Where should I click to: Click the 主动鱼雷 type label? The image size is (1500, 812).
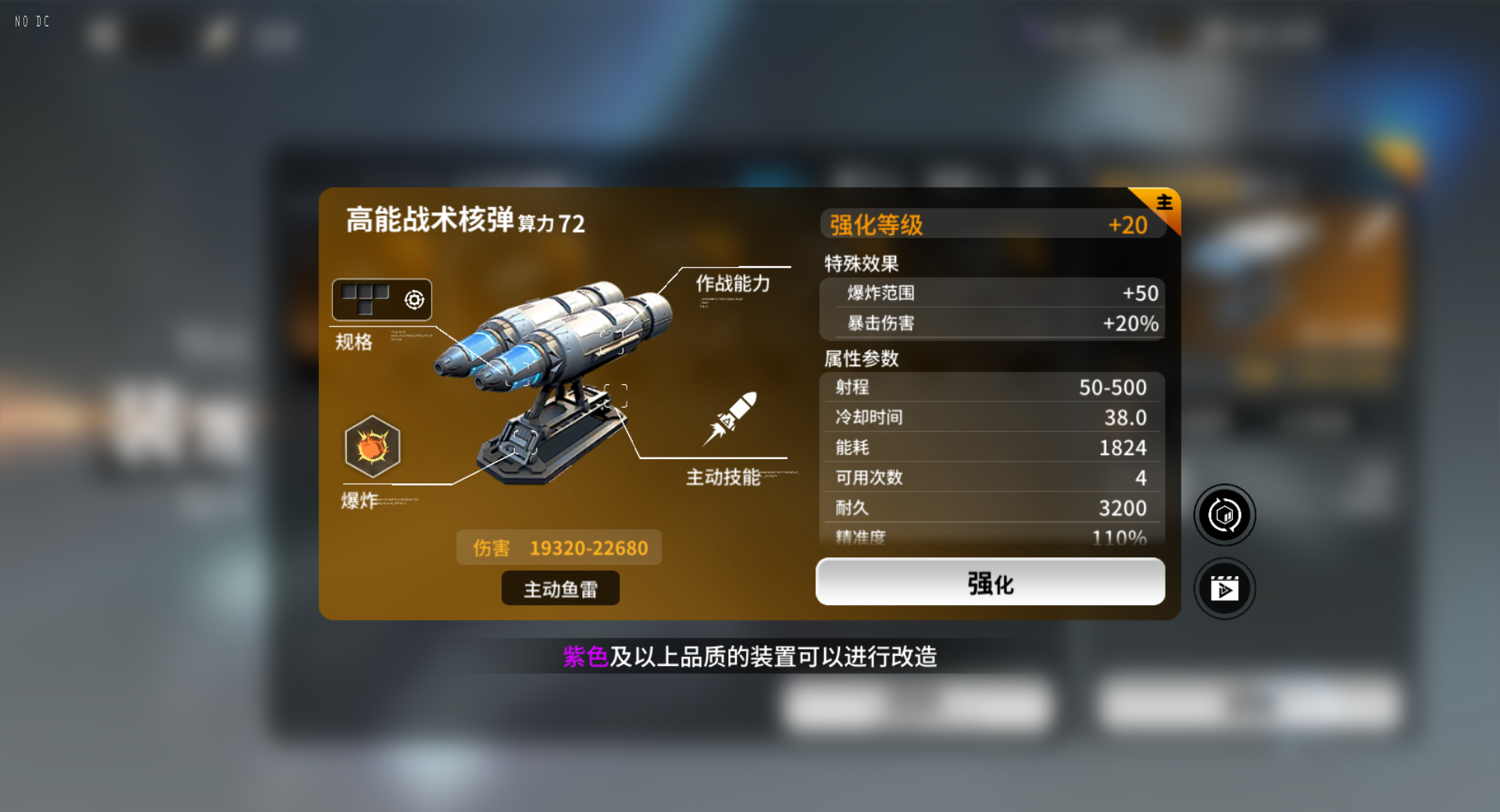[559, 588]
